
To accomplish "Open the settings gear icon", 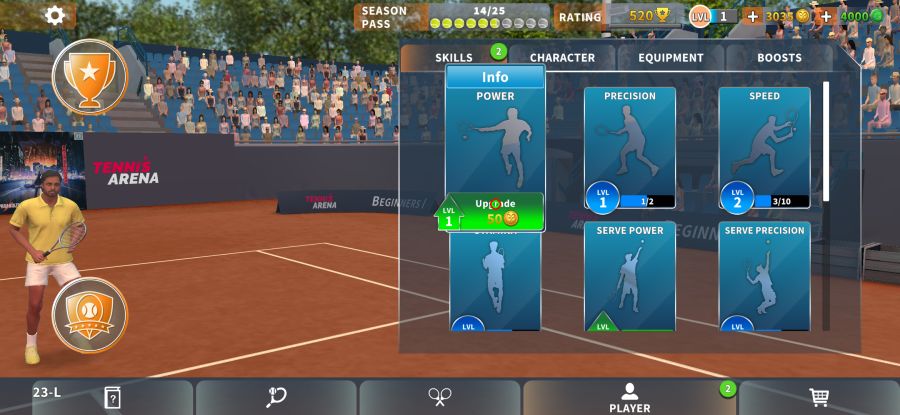I will [55, 15].
